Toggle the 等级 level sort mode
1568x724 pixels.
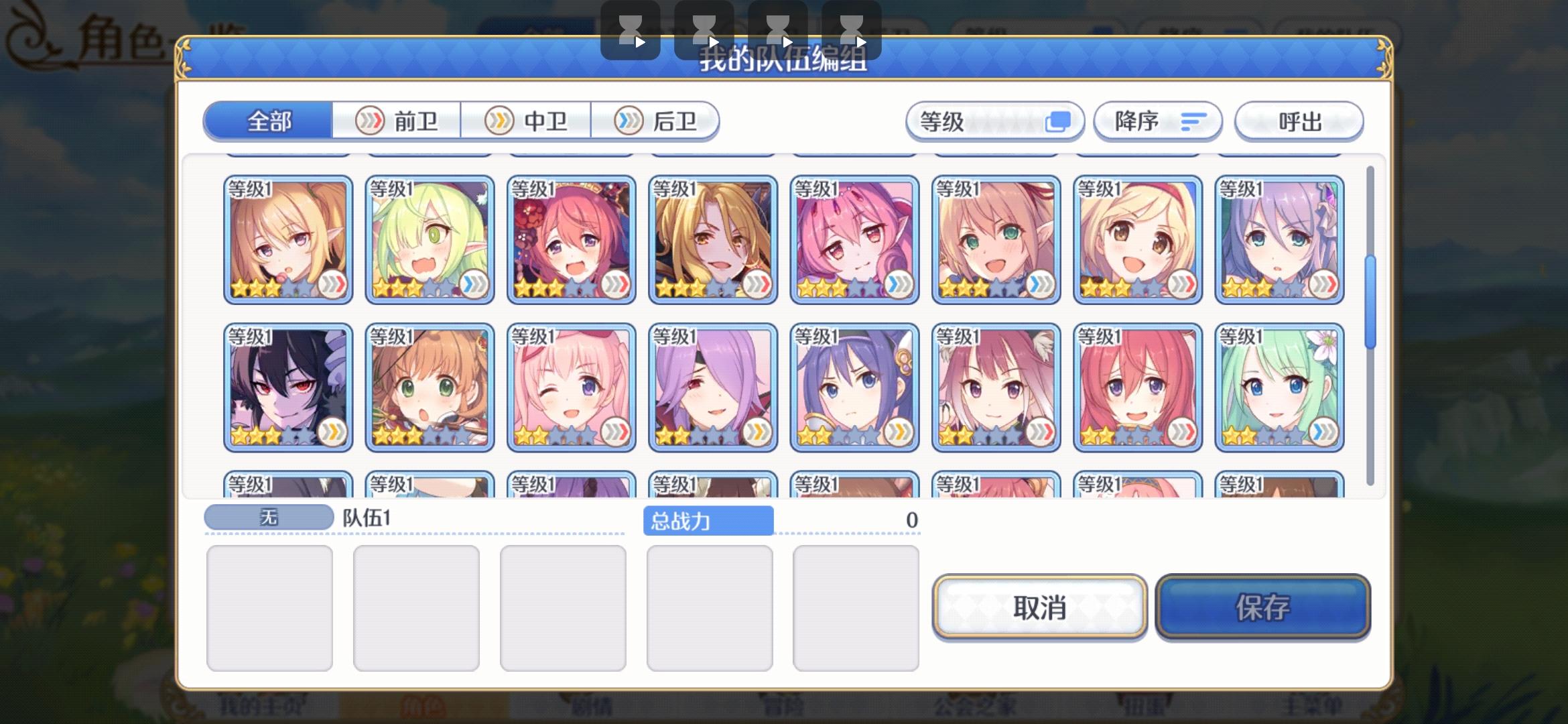(995, 122)
